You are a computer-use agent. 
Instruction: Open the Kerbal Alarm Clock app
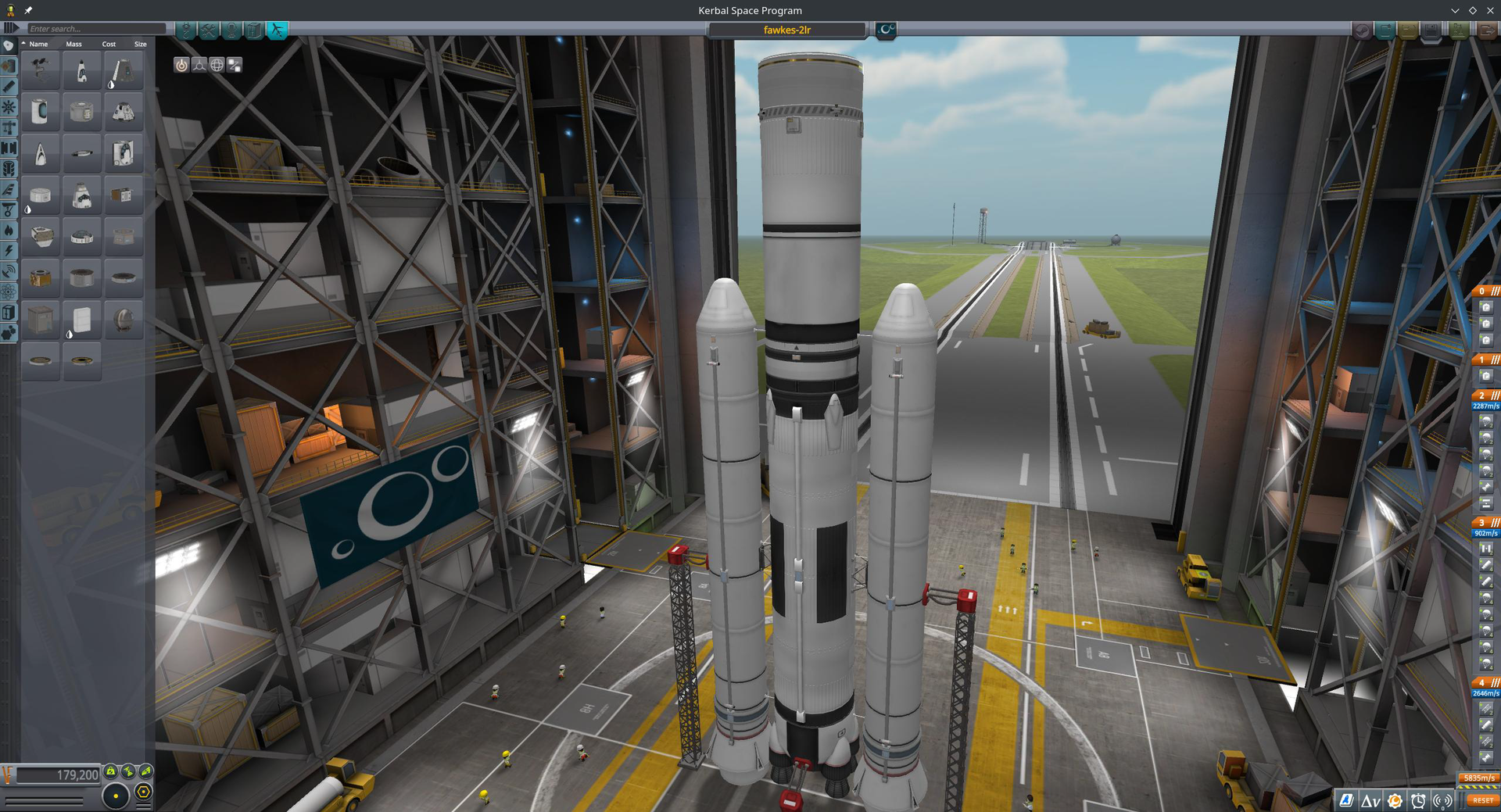tap(1417, 800)
